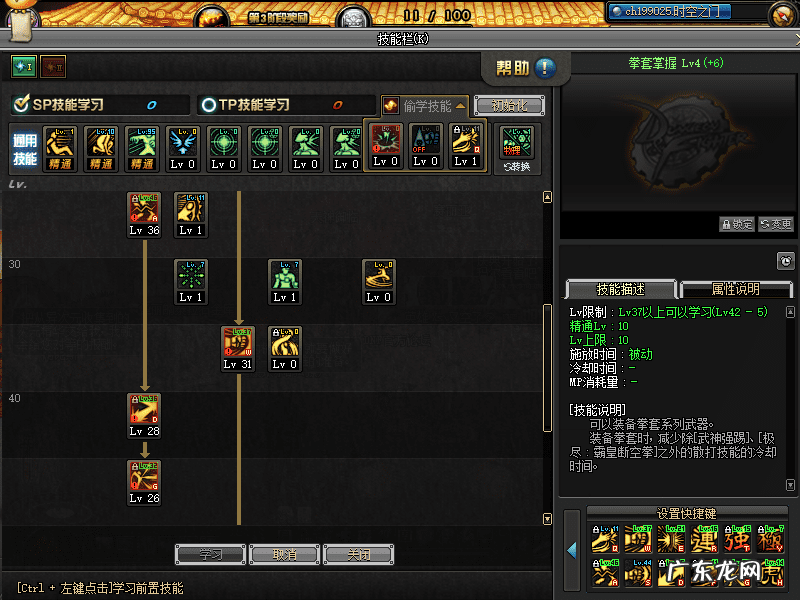The width and height of the screenshot is (800, 600).
Task: Click the blue left arrow beside hotkeys
Action: pos(572,550)
